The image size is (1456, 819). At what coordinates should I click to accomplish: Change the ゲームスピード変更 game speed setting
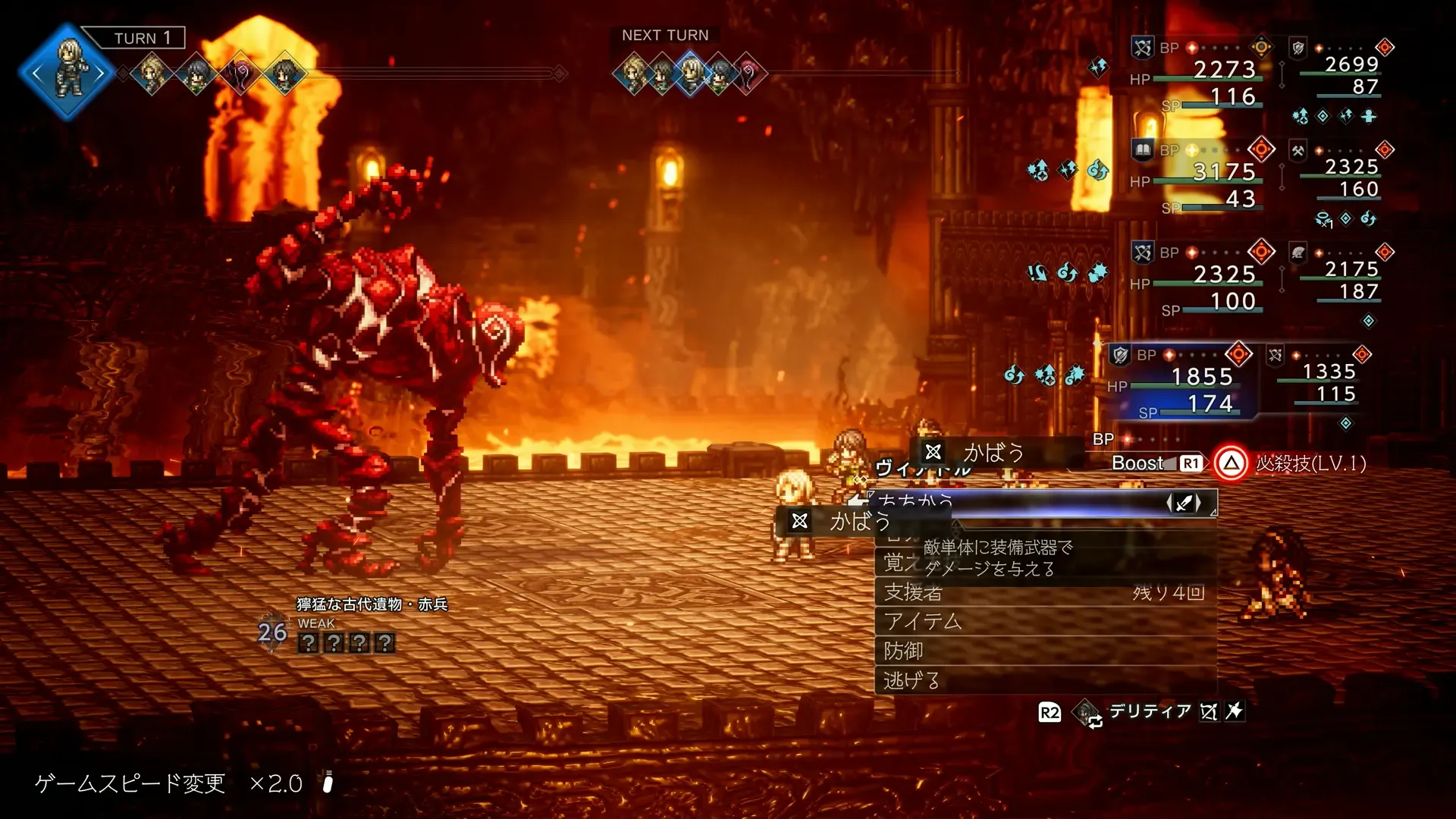coord(168,783)
